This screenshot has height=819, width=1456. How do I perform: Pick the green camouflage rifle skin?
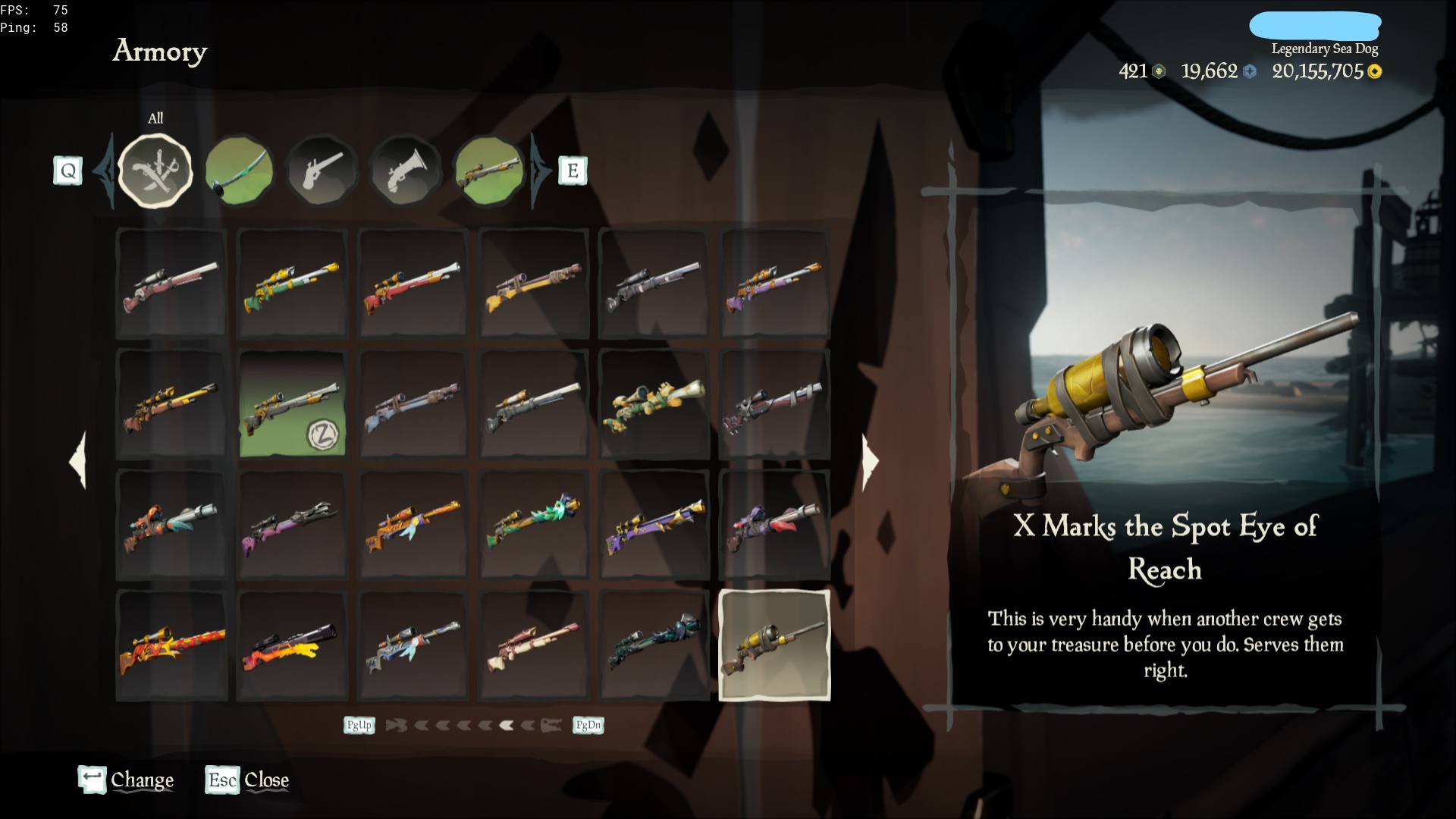(654, 403)
